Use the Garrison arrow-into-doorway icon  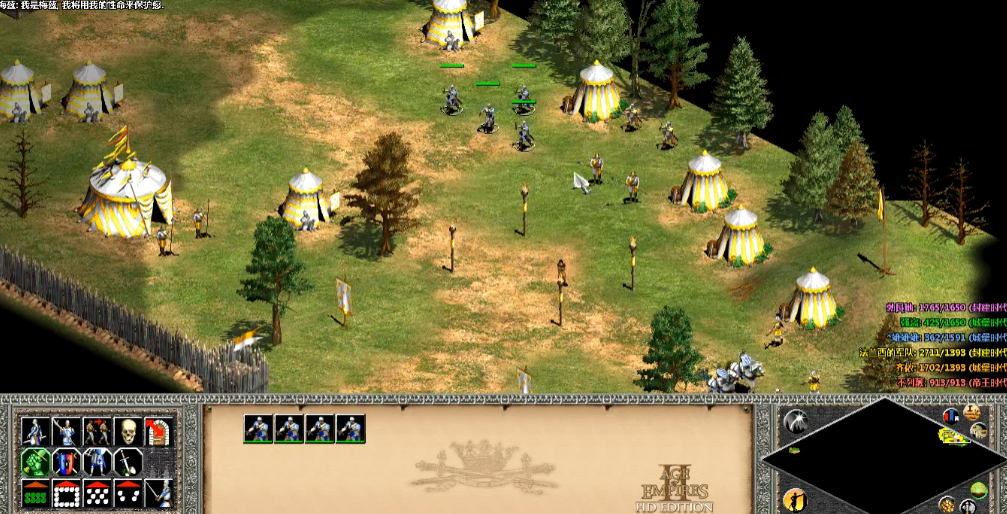158,432
